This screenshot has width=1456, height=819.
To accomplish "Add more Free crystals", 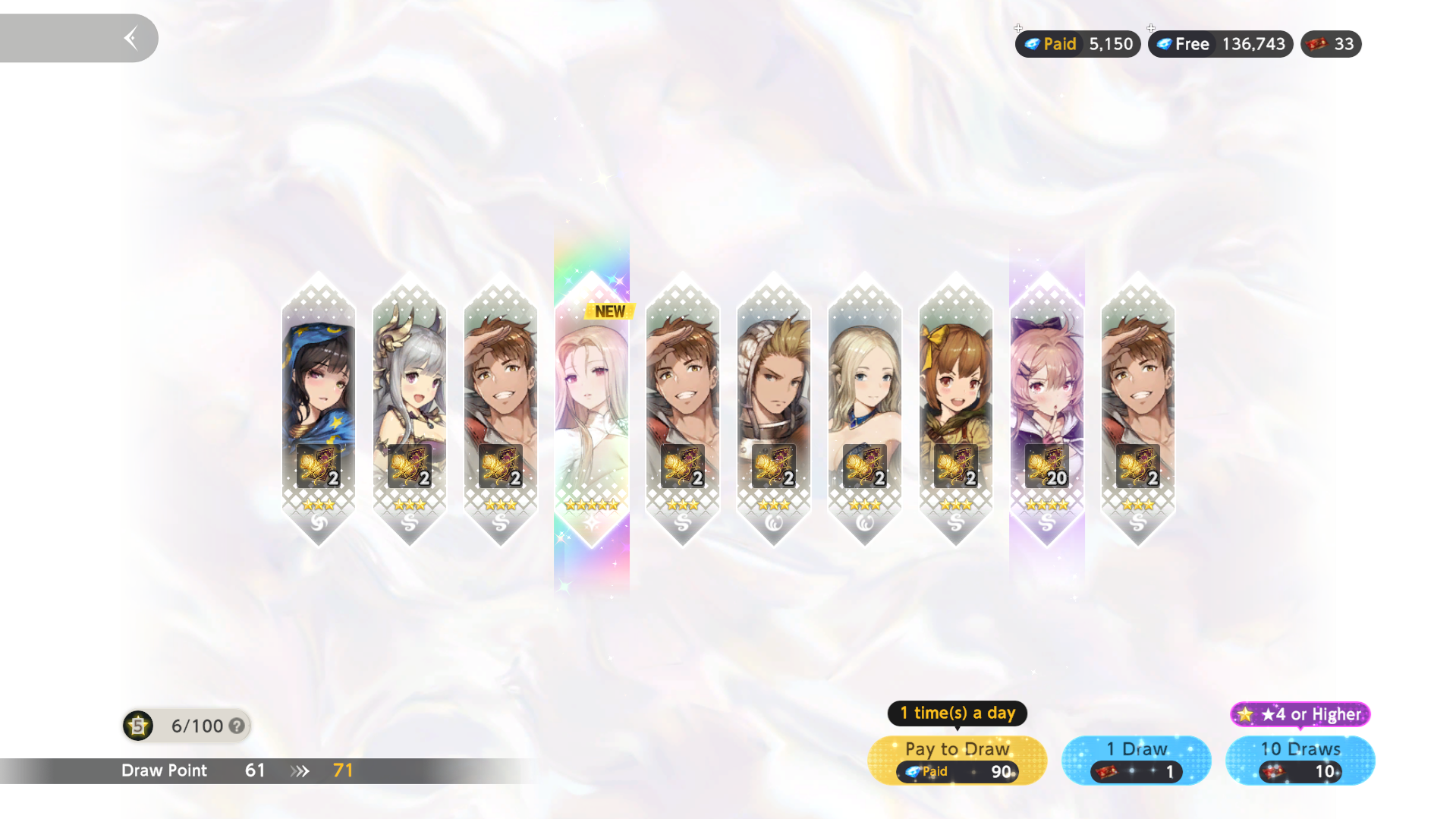I will pos(1151,29).
